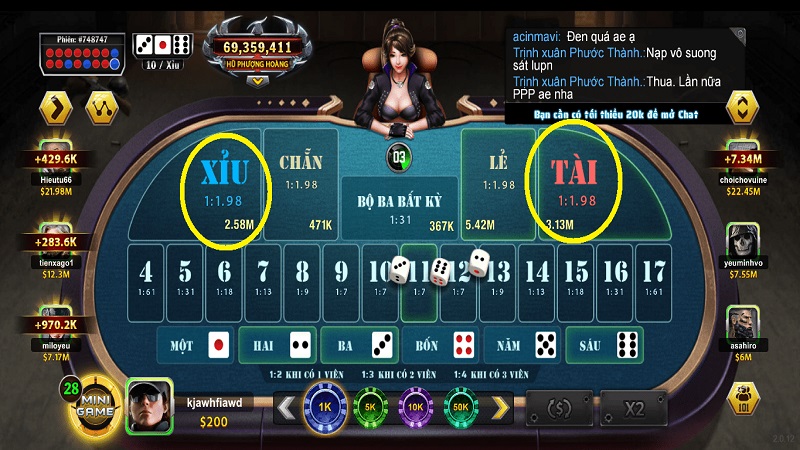This screenshot has height=450, width=800.
Task: Pick the 10K purple chip
Action: click(413, 408)
